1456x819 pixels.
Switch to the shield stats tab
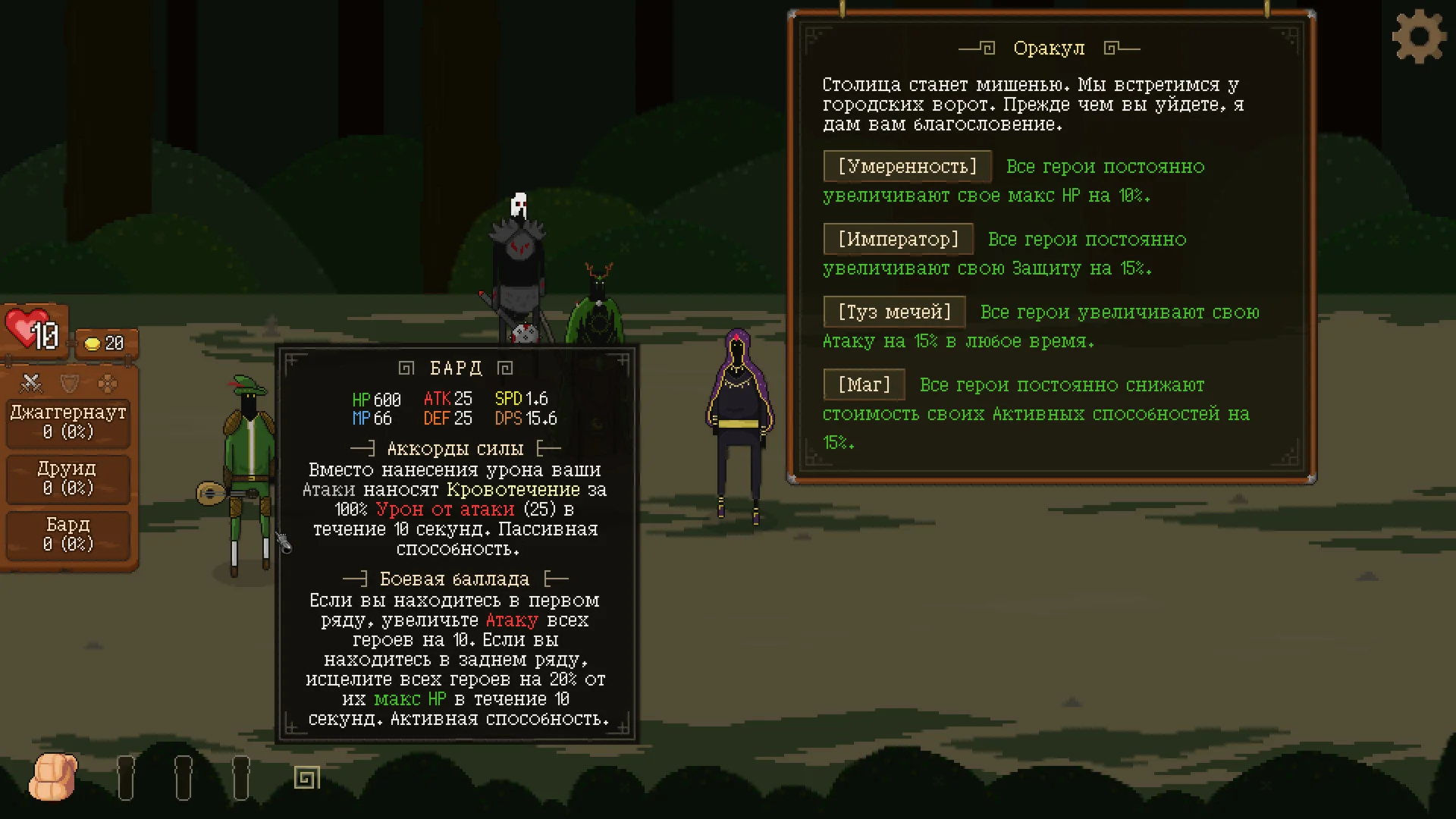click(x=70, y=384)
